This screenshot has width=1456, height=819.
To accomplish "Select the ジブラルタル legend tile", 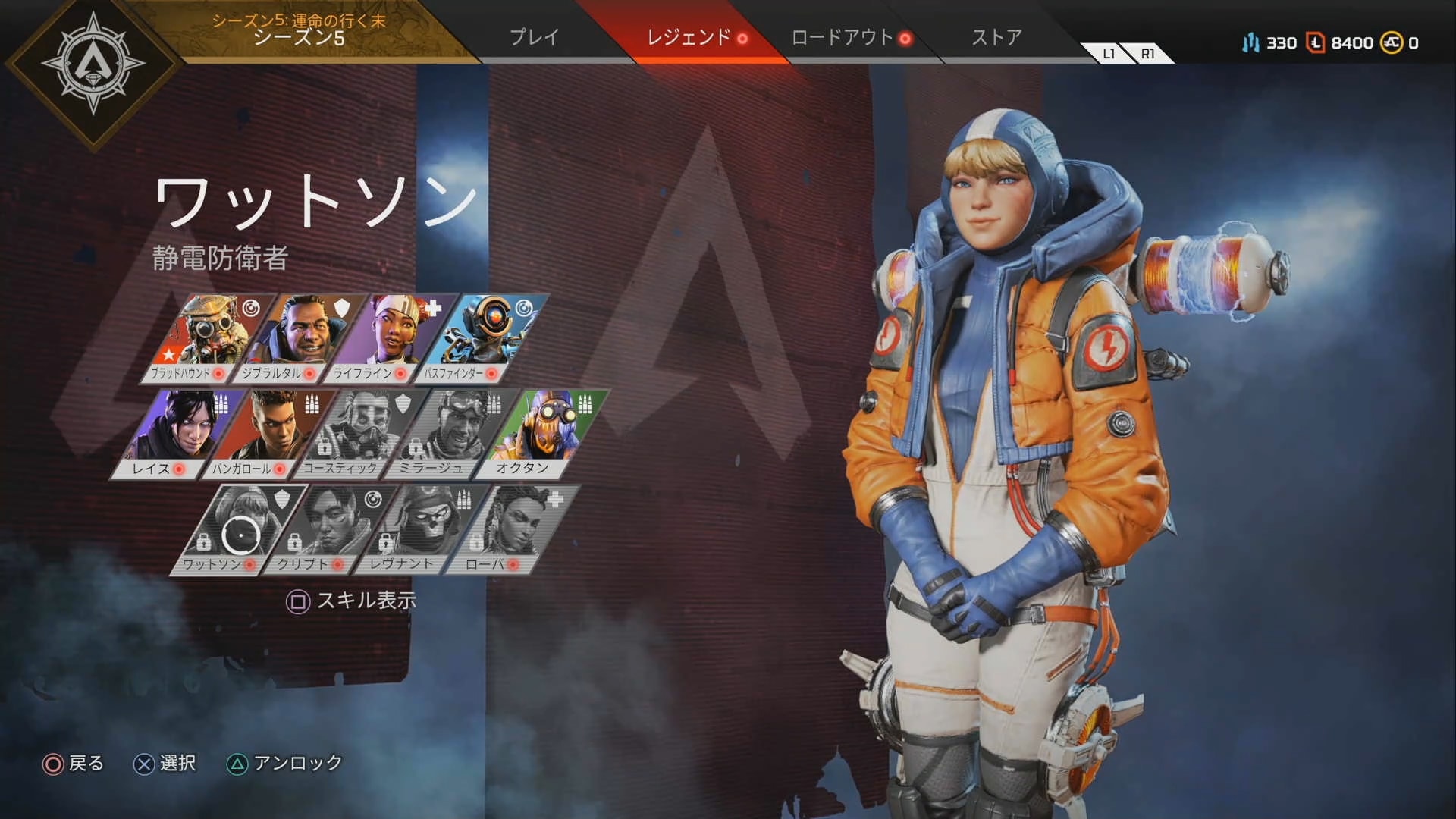I will 297,337.
